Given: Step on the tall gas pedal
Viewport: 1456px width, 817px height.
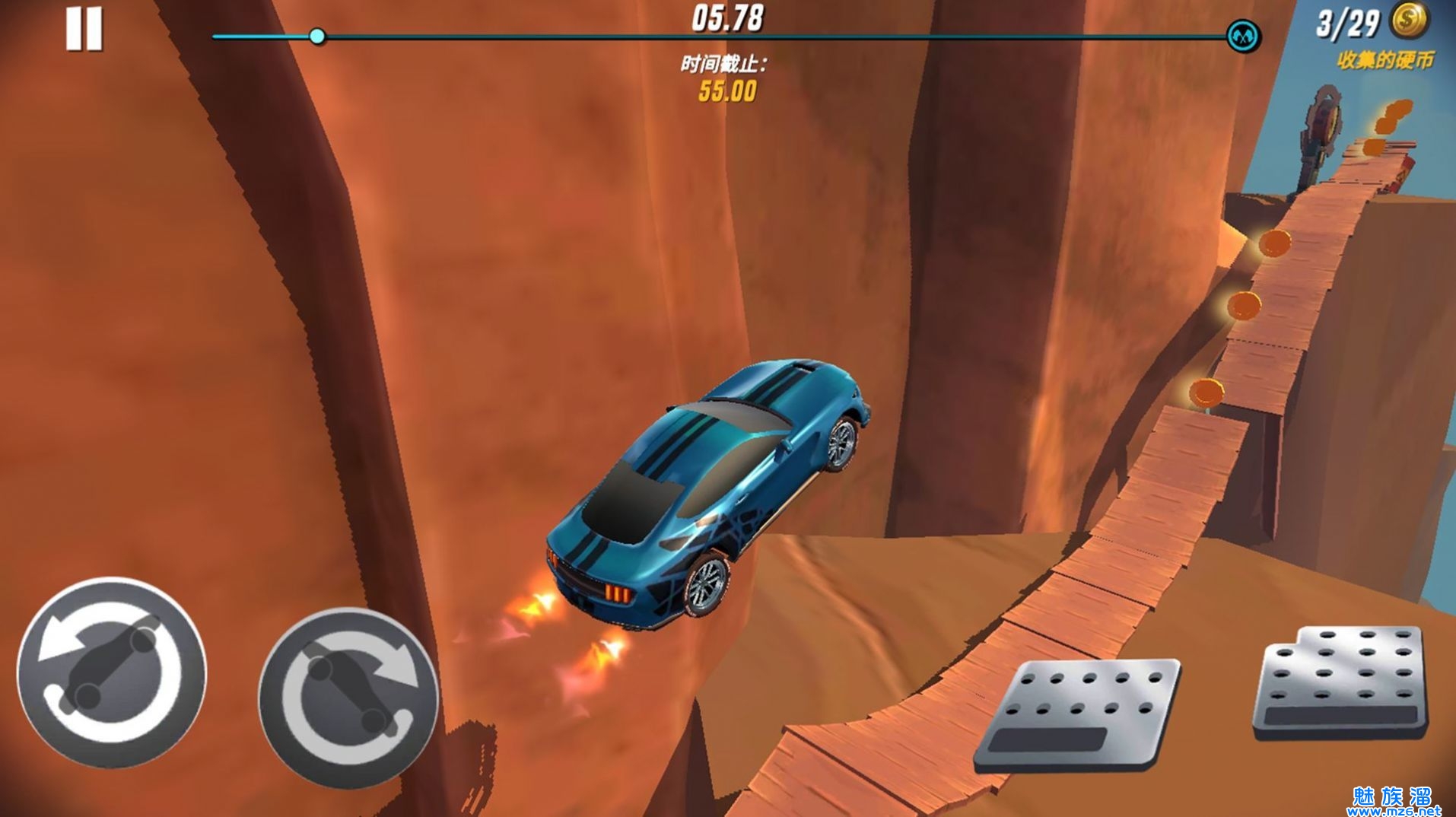Looking at the screenshot, I should [1340, 682].
